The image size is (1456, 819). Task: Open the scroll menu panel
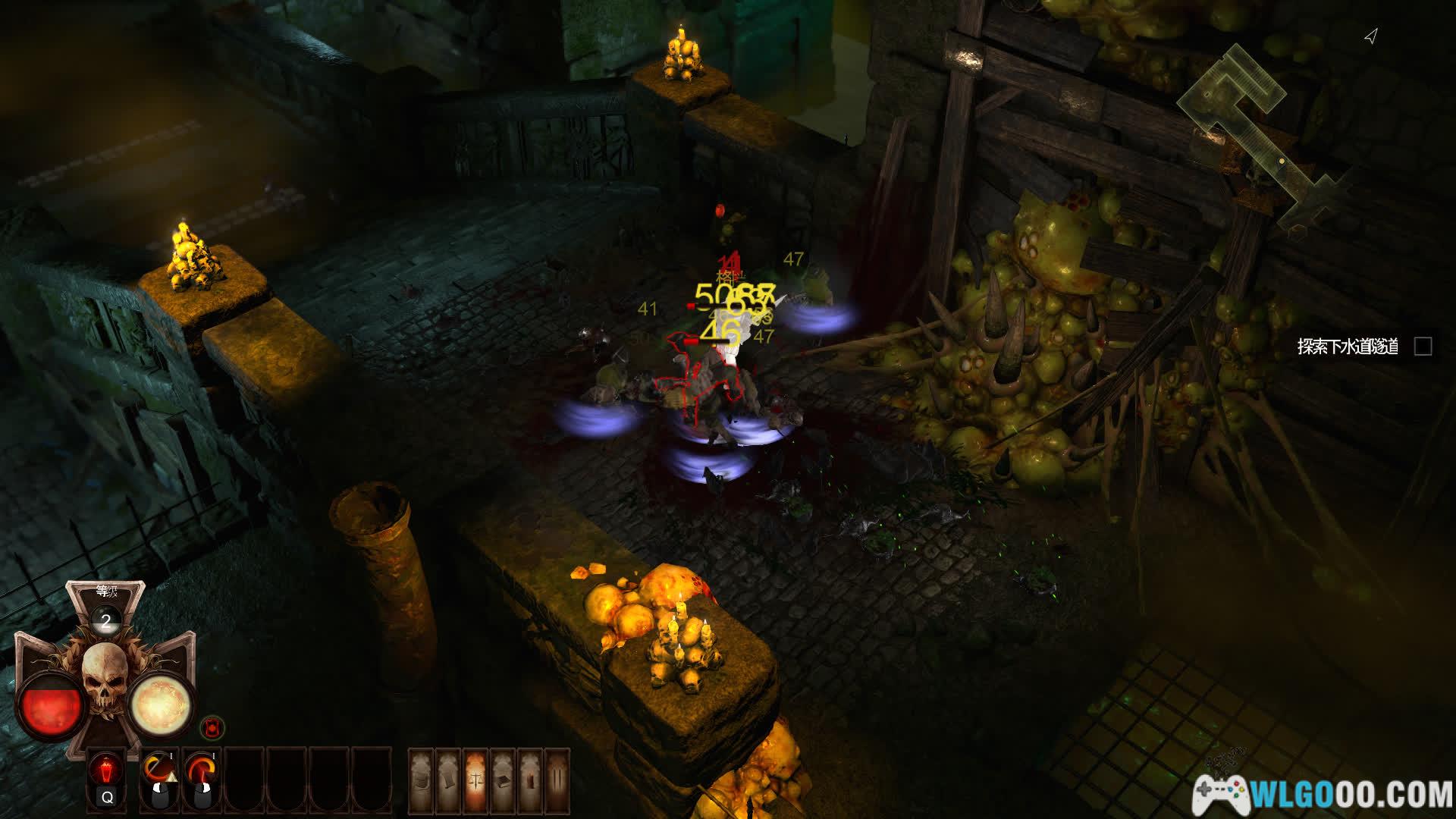click(x=448, y=780)
